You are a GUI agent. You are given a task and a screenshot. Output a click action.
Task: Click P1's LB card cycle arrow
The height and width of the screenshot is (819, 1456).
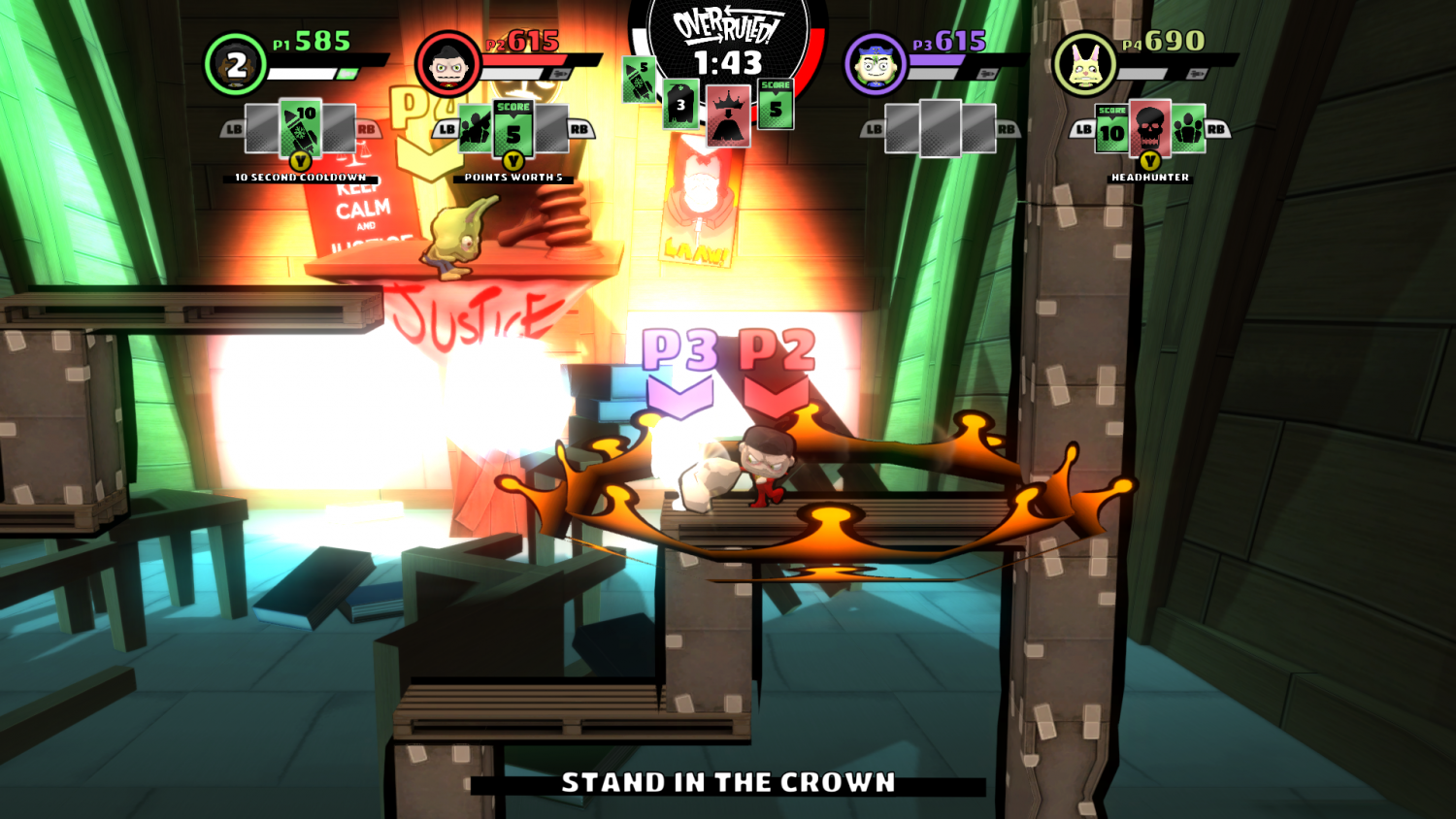point(233,126)
